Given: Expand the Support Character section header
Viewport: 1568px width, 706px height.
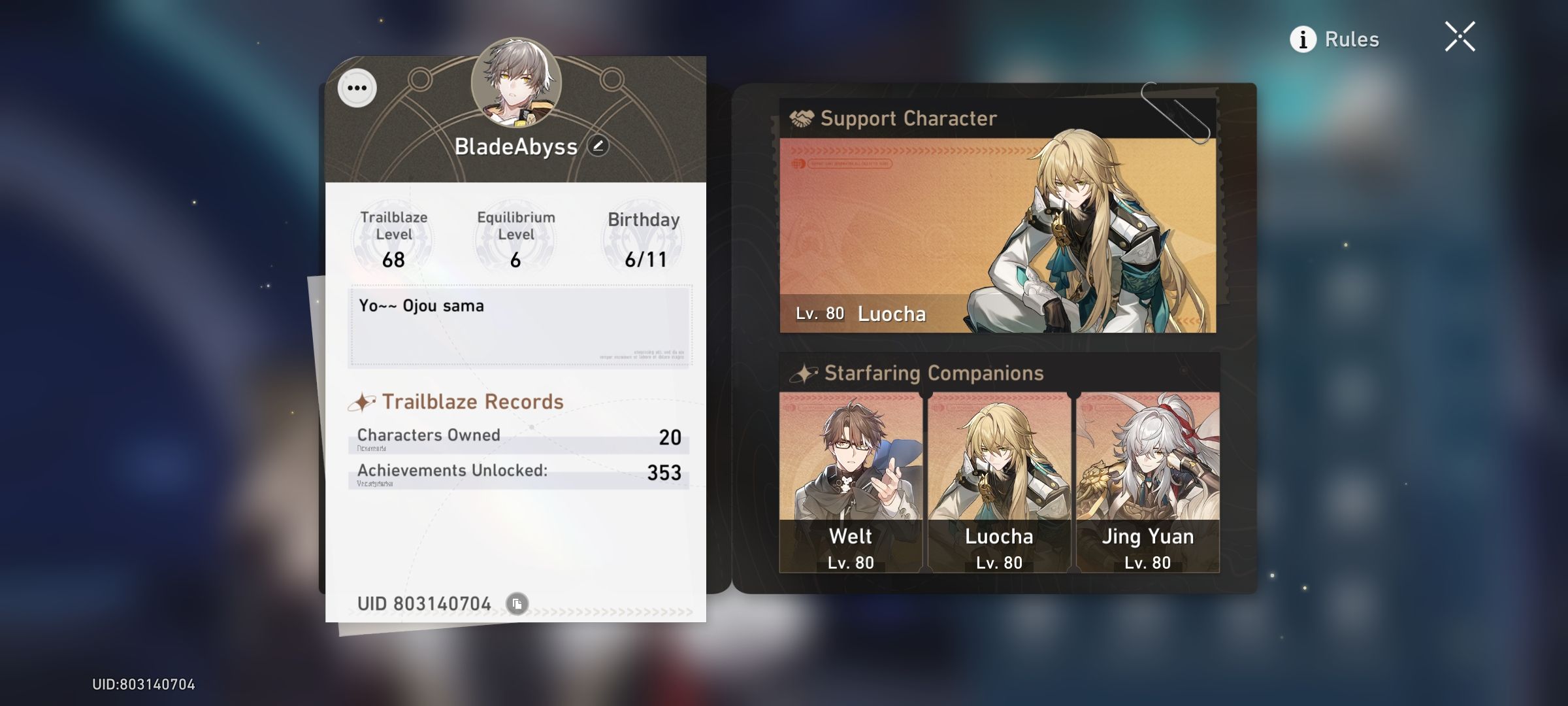Looking at the screenshot, I should [908, 118].
